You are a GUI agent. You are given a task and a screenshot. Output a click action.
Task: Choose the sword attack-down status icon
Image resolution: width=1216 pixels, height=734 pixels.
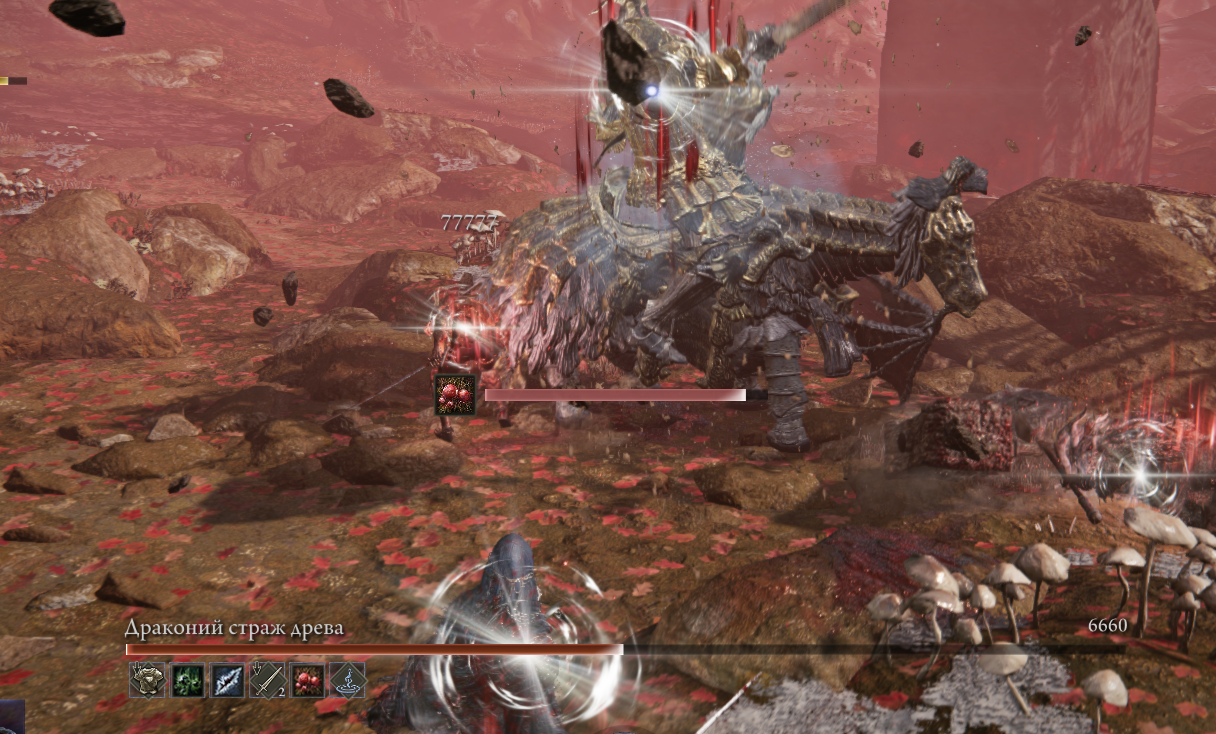click(x=267, y=680)
